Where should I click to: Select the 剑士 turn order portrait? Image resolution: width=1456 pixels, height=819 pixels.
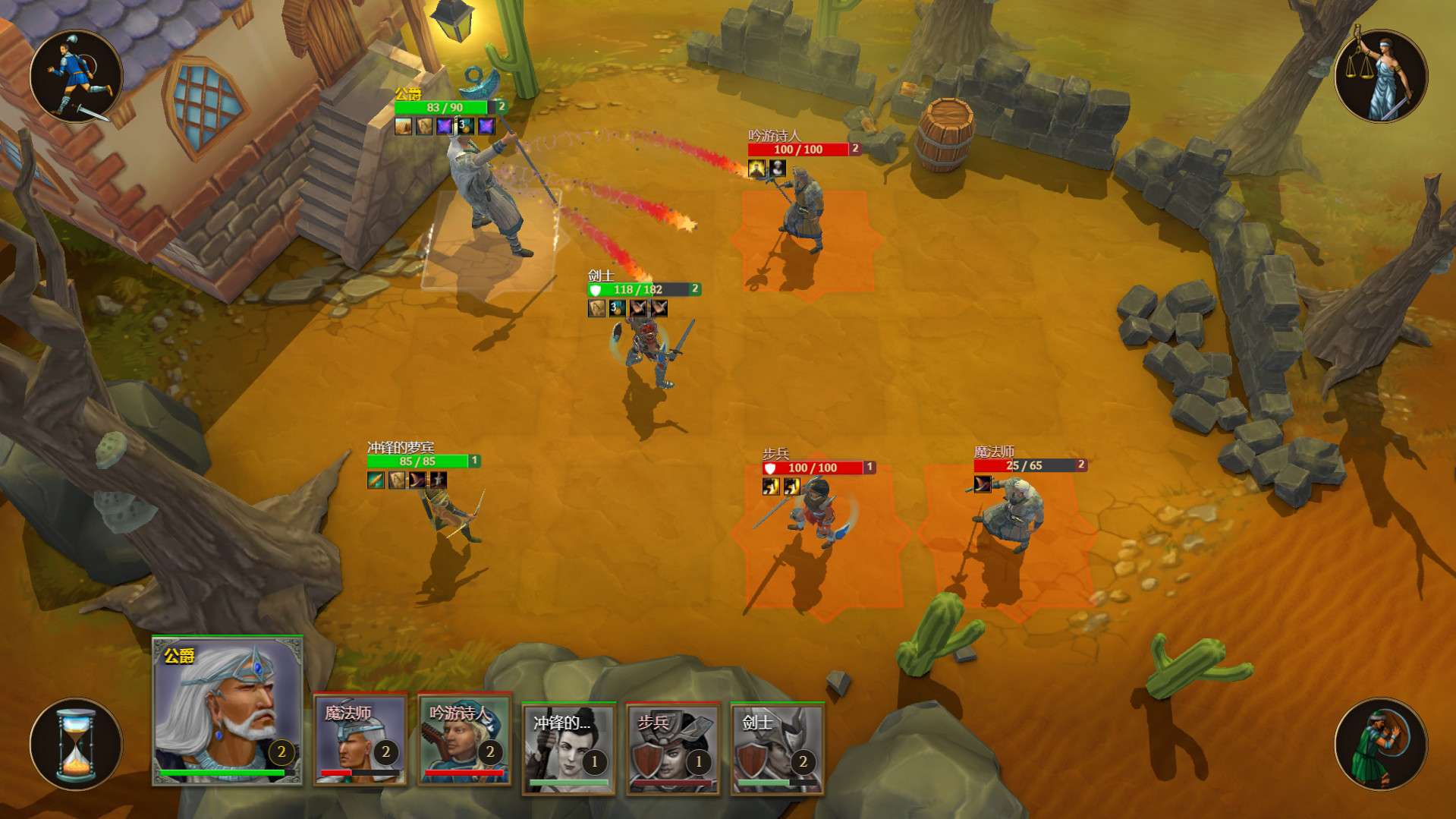[777, 748]
